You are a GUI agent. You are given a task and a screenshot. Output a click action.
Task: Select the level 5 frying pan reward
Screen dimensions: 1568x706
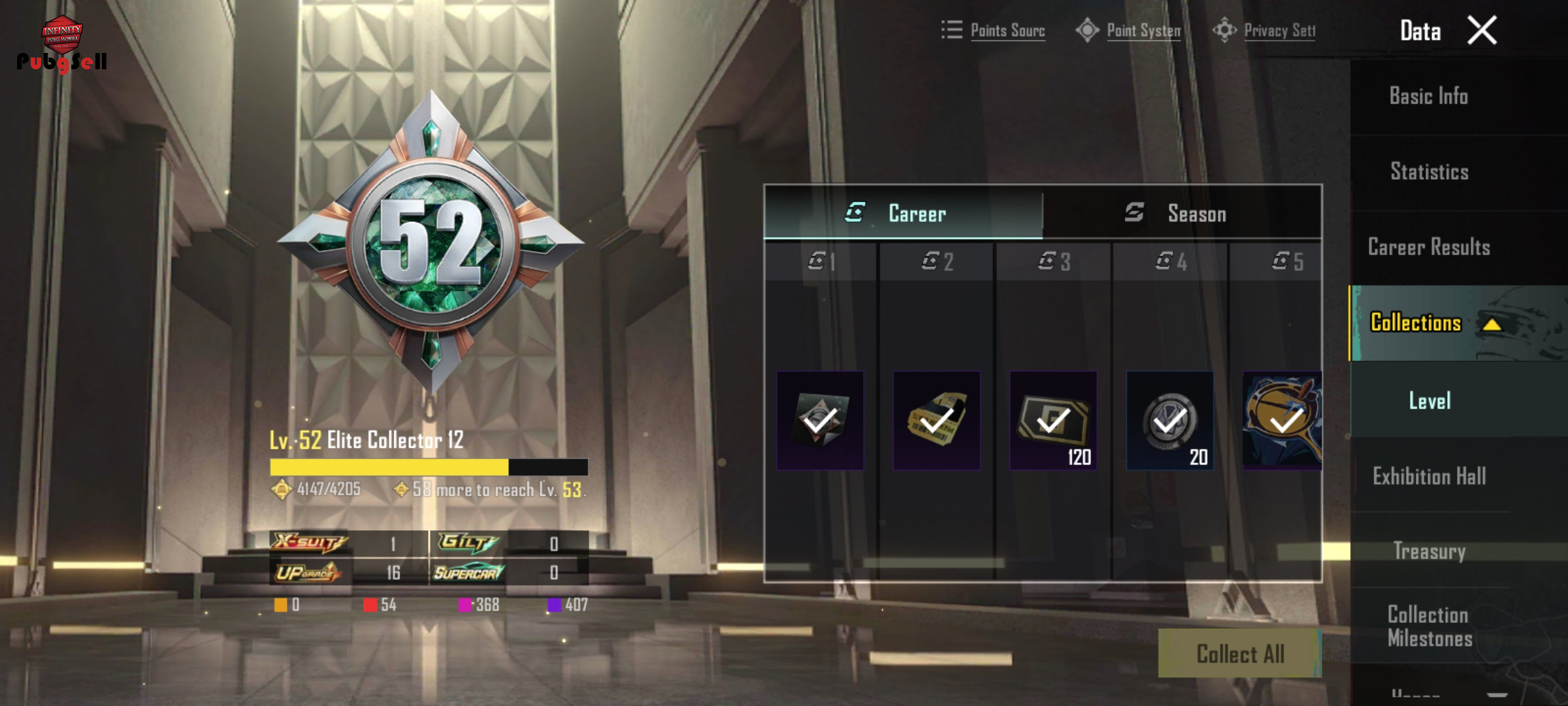(x=1282, y=420)
